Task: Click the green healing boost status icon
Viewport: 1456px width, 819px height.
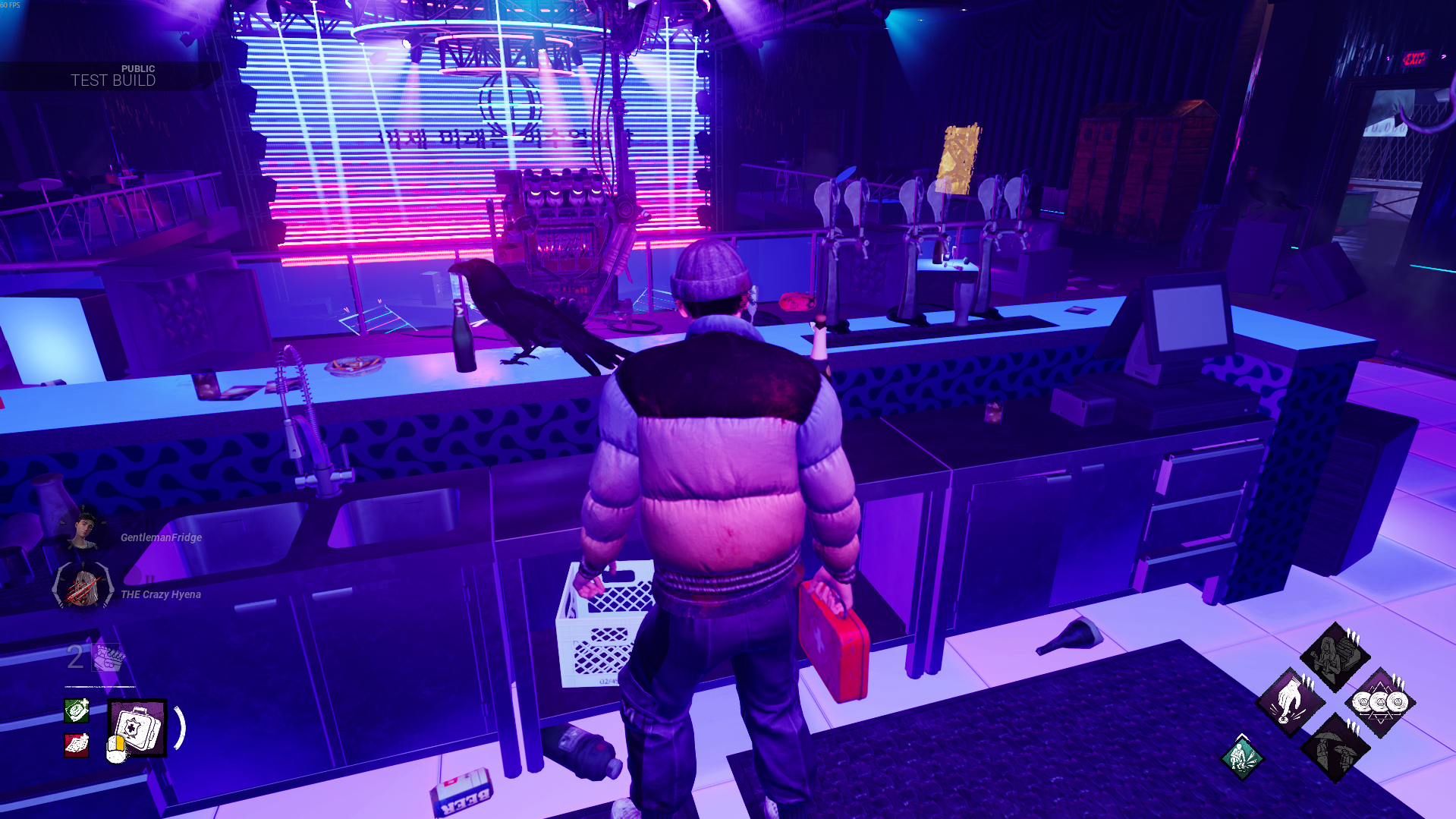Action: (77, 710)
